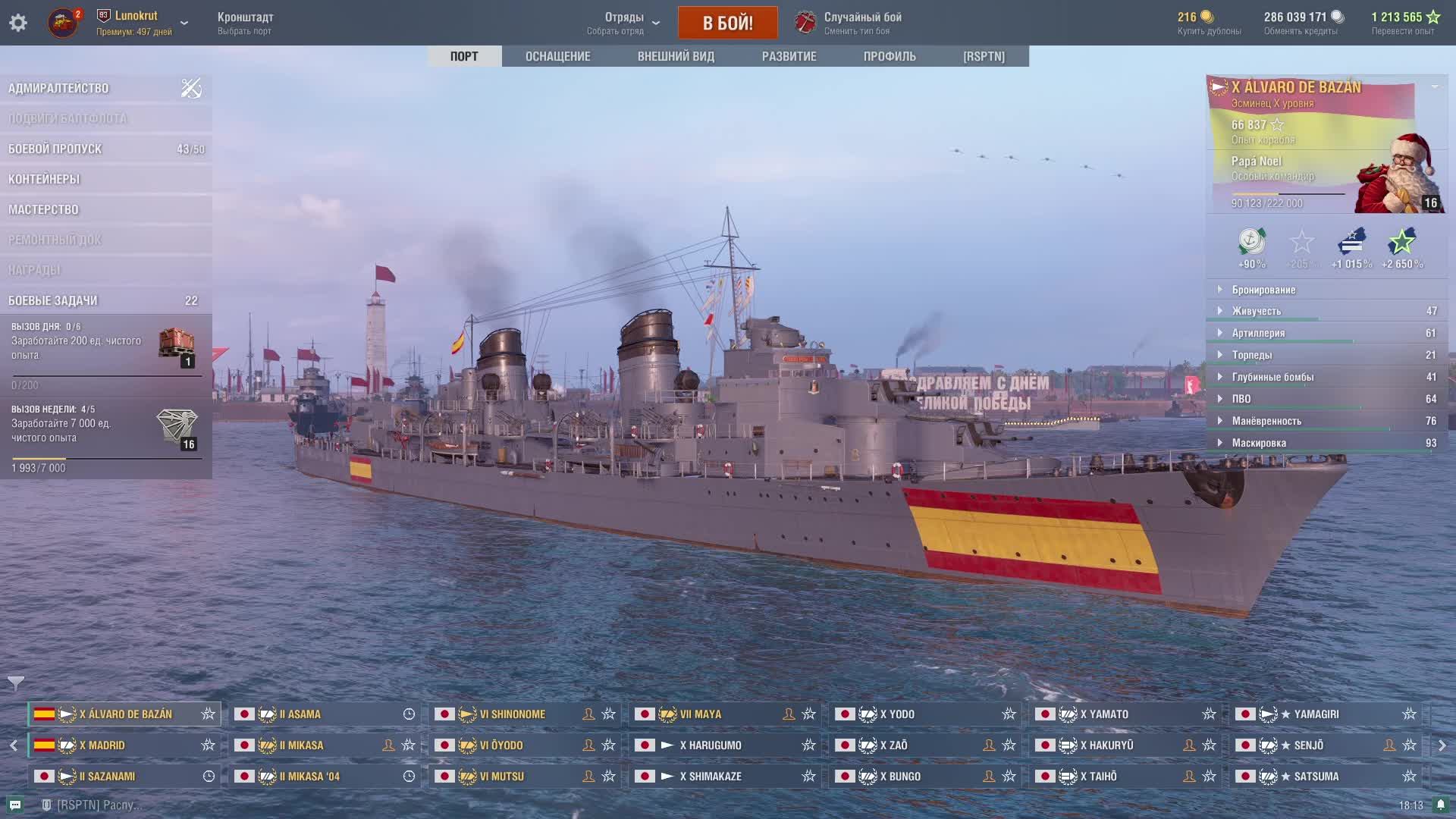1456x819 pixels.
Task: Expand the Торпеды parameters row
Action: coord(1251,355)
